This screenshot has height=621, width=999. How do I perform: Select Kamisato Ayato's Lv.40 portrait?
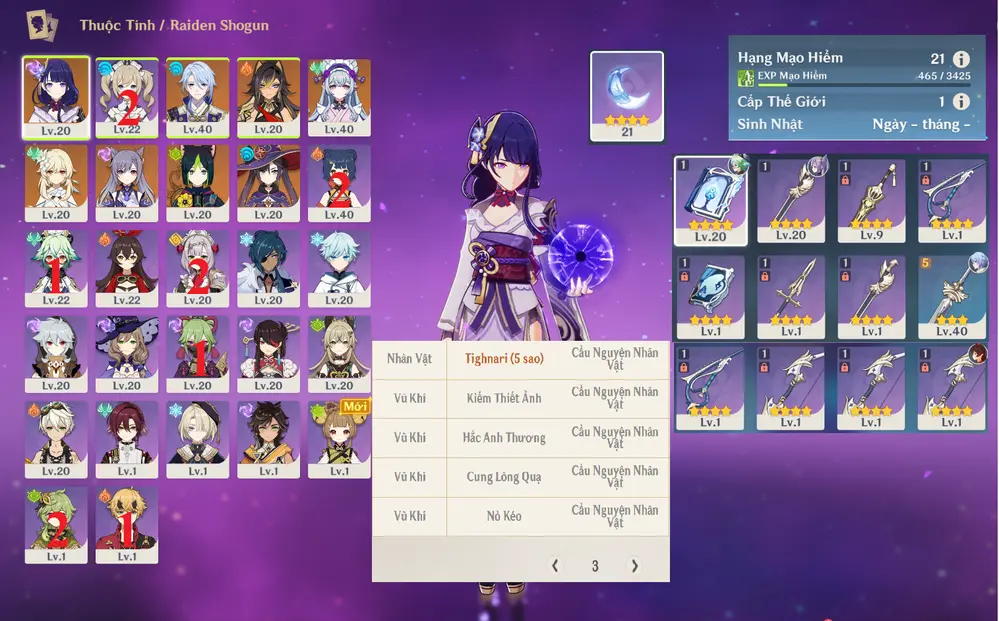(x=197, y=96)
